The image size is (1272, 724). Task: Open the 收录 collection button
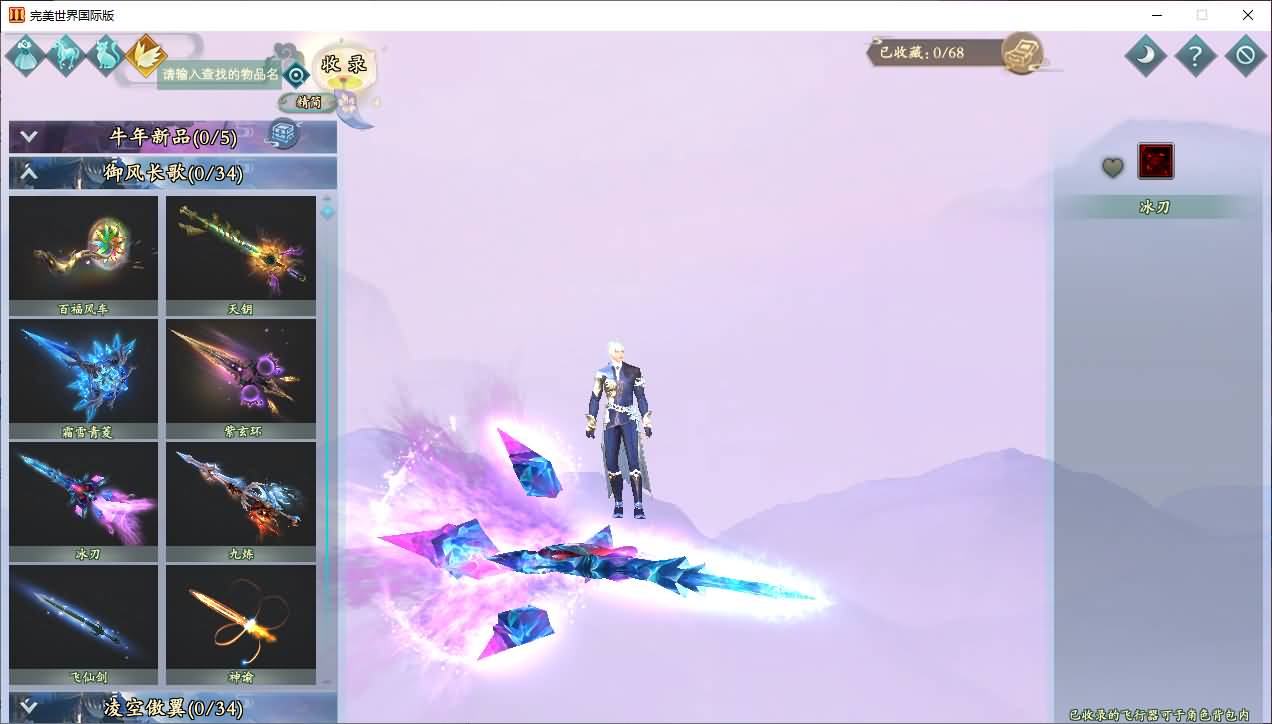tap(343, 65)
